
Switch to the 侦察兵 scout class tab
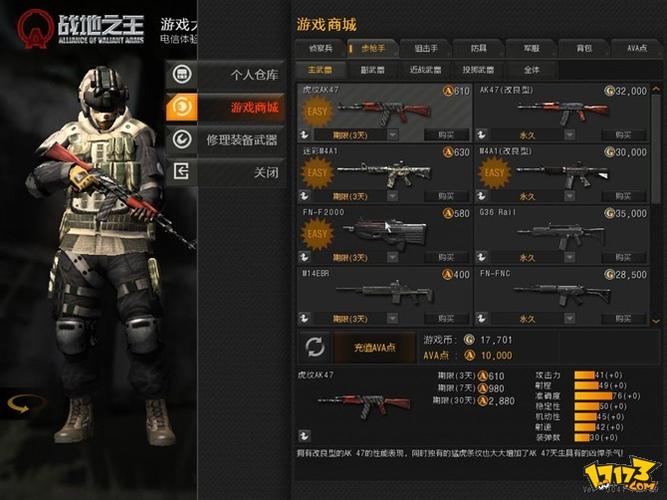coord(319,48)
